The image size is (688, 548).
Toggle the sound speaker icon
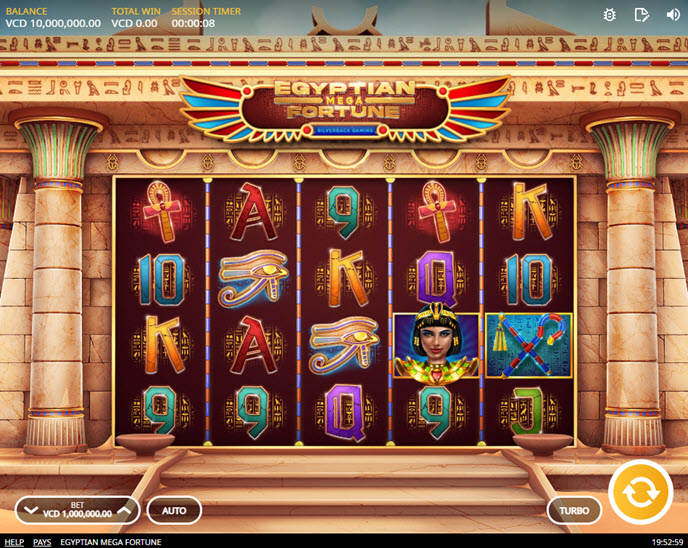point(671,15)
